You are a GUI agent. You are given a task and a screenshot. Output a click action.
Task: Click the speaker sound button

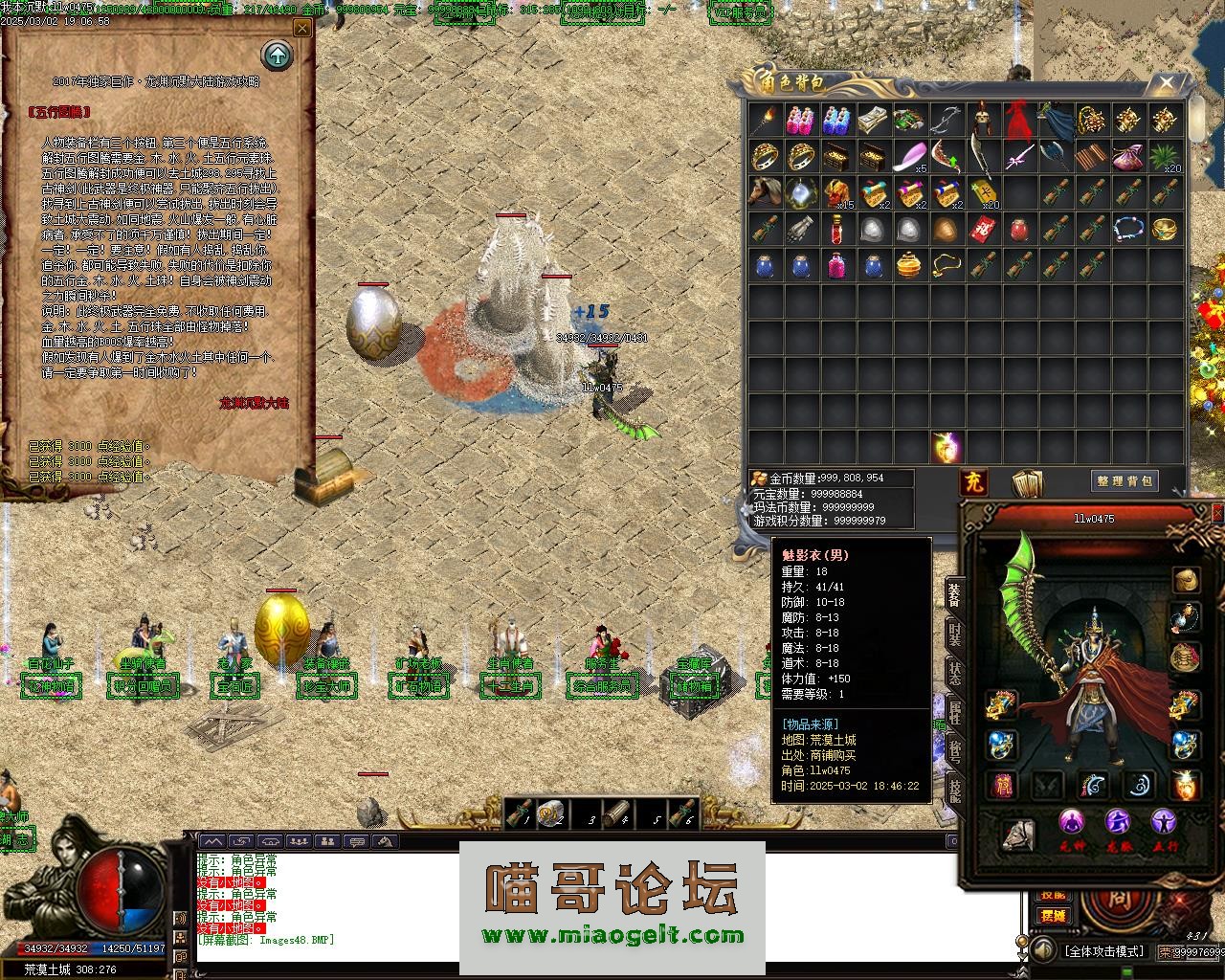[1041, 951]
